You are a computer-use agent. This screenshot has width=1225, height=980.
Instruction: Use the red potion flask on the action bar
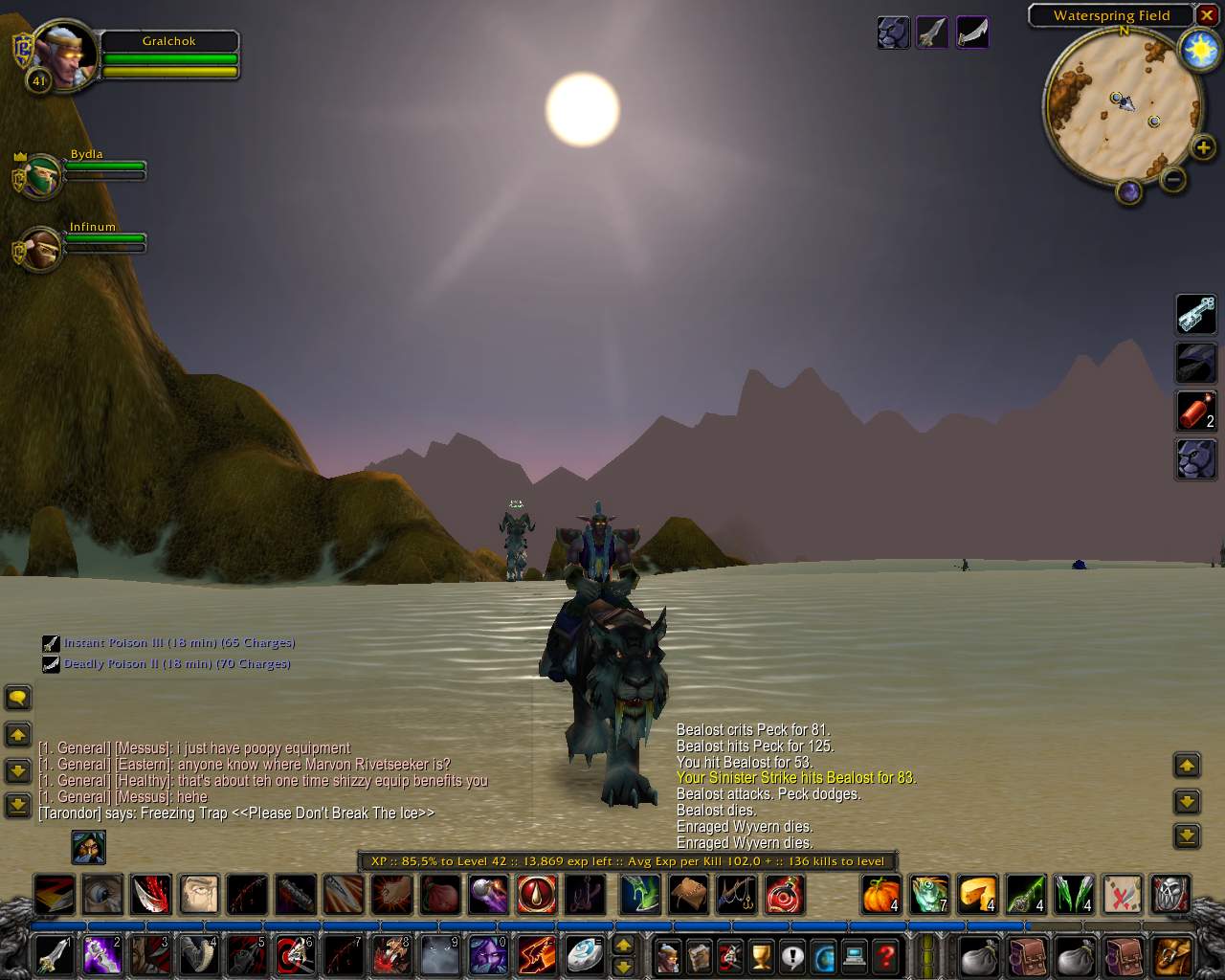(x=784, y=895)
